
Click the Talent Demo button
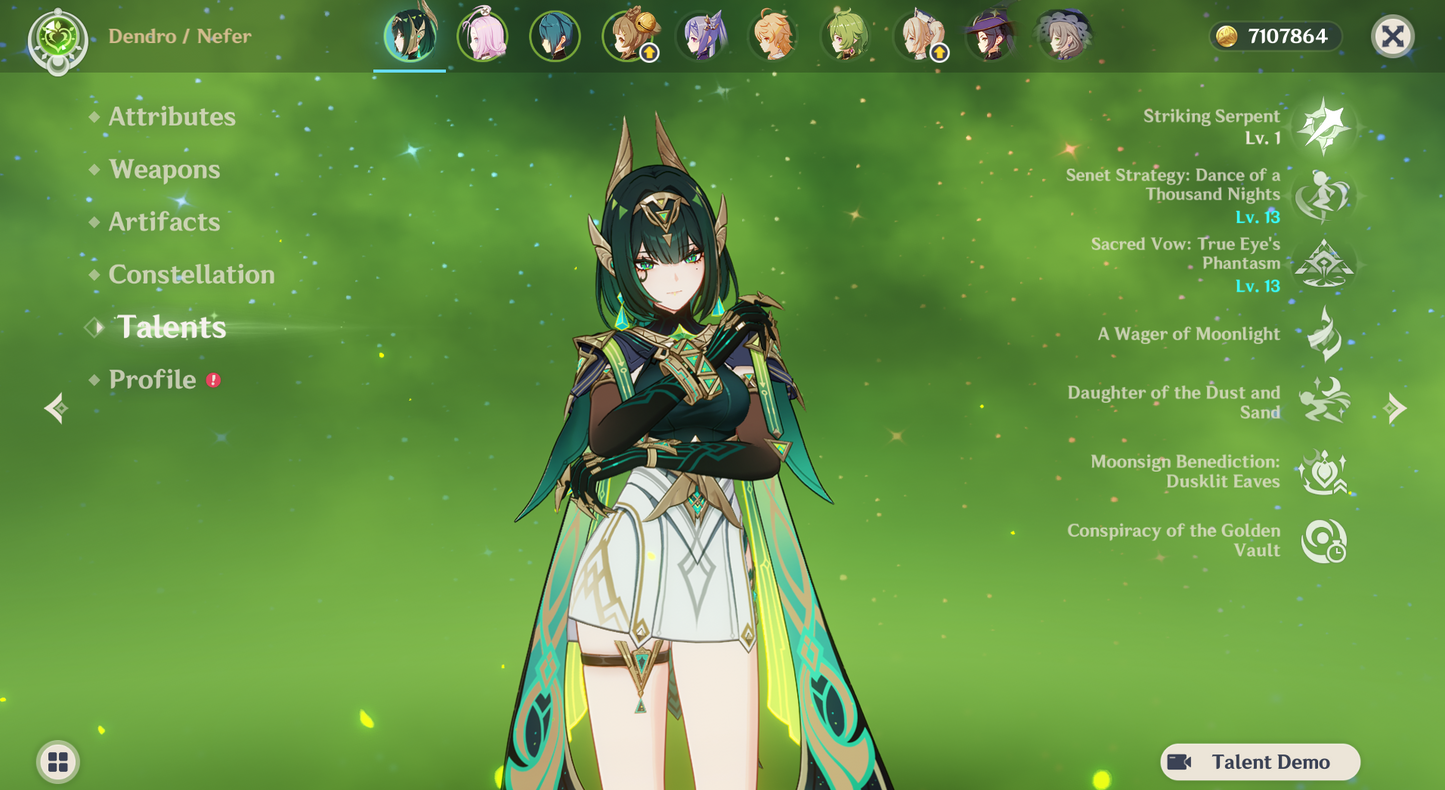coord(1259,761)
